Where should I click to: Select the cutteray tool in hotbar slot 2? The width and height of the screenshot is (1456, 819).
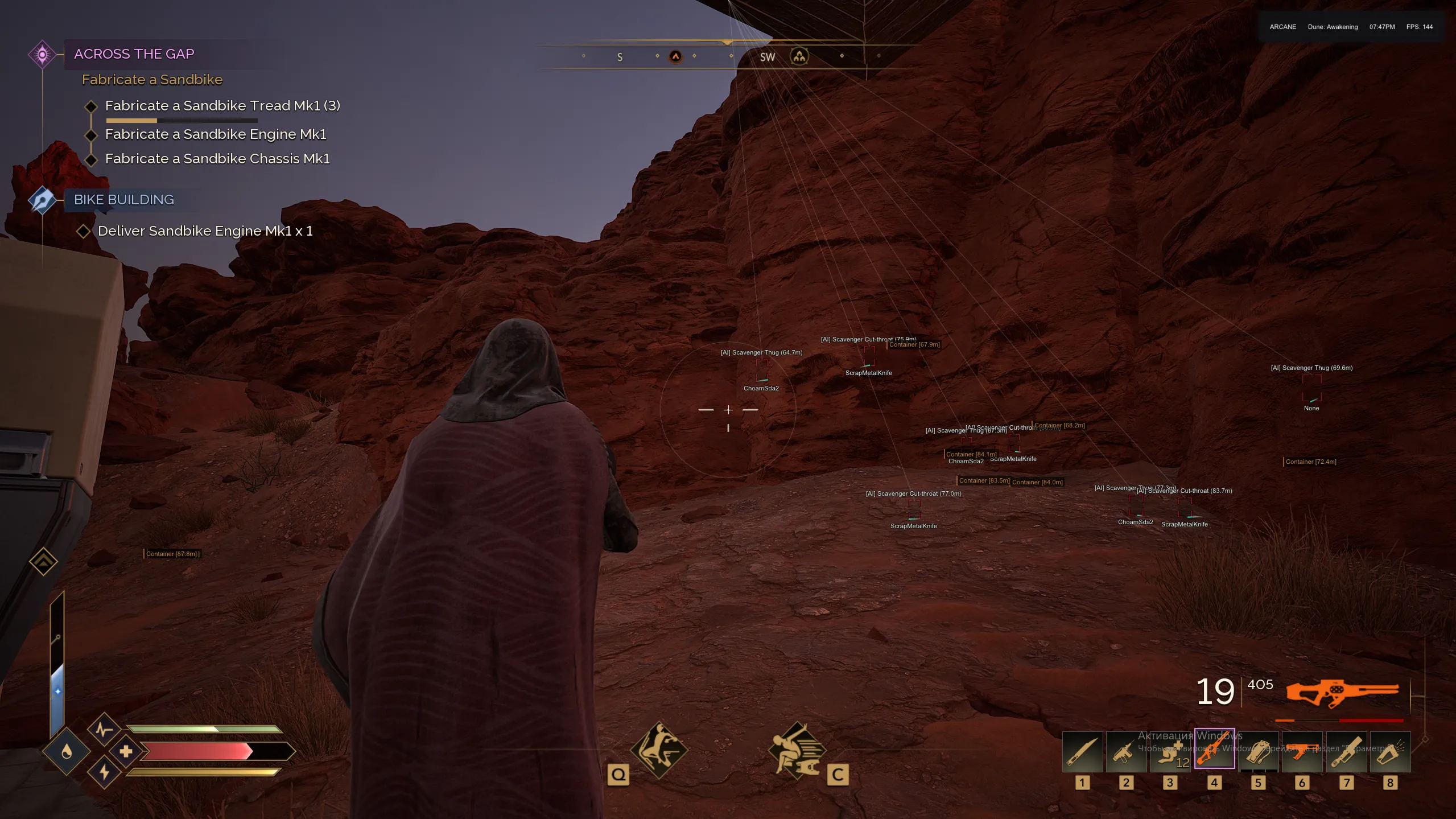[x=1125, y=751]
